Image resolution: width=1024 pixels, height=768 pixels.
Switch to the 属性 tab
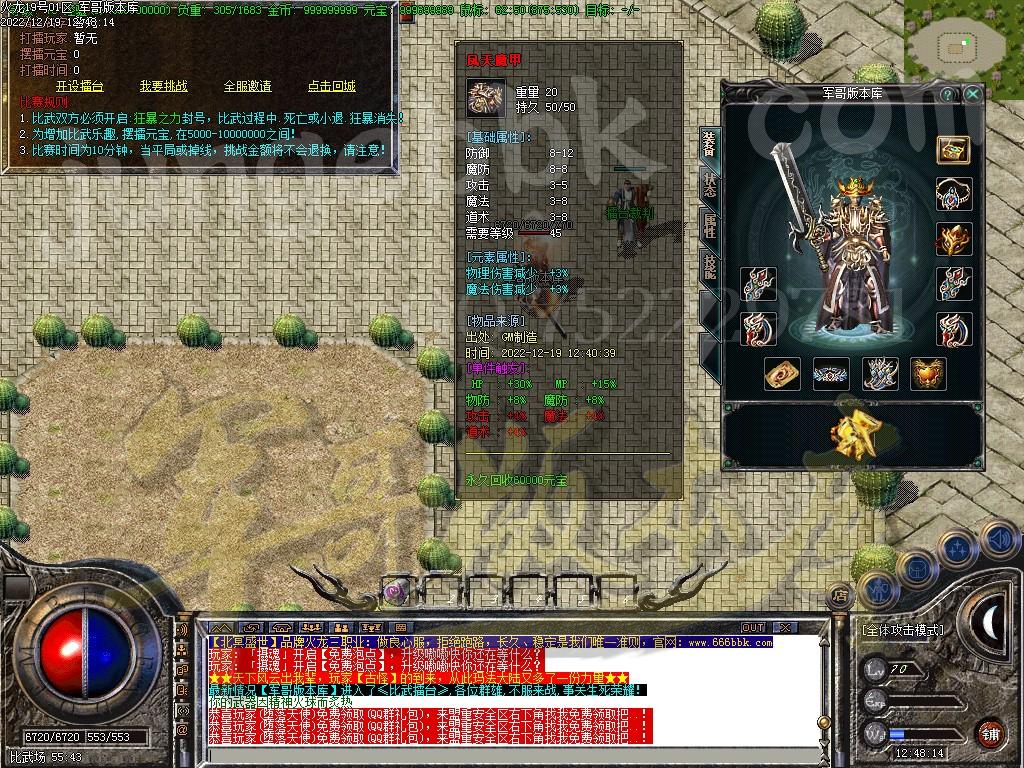(709, 226)
